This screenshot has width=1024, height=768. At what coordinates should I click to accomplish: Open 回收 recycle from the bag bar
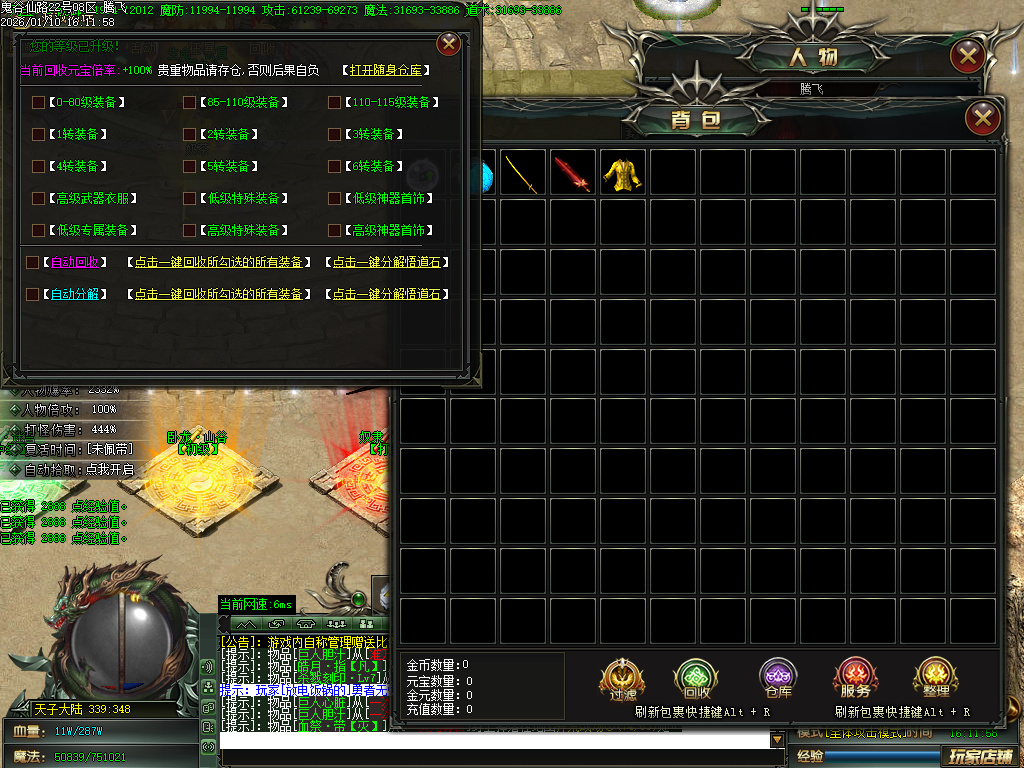coord(696,680)
